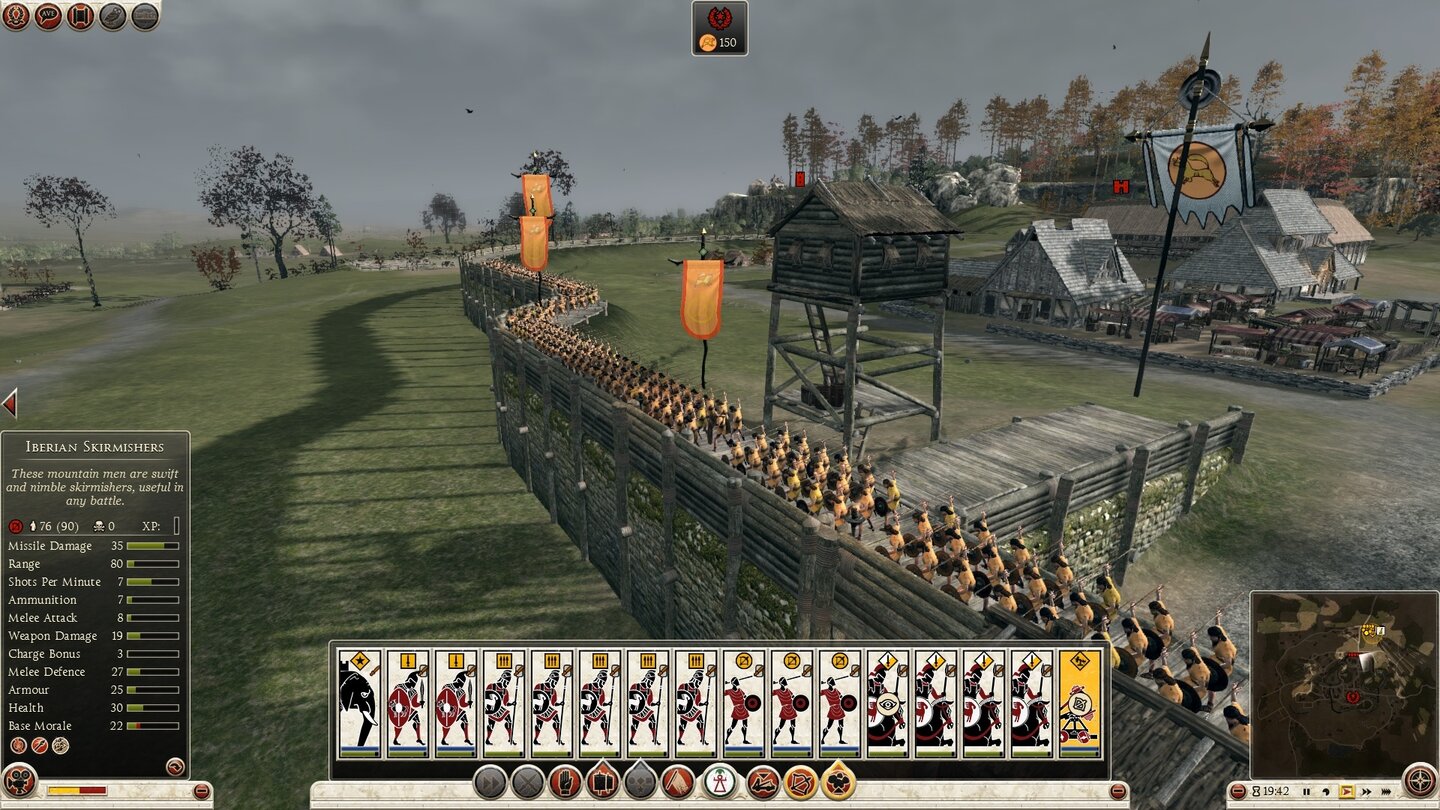Collapse the unit info panel with left arrow
The width and height of the screenshot is (1440, 810).
point(9,404)
